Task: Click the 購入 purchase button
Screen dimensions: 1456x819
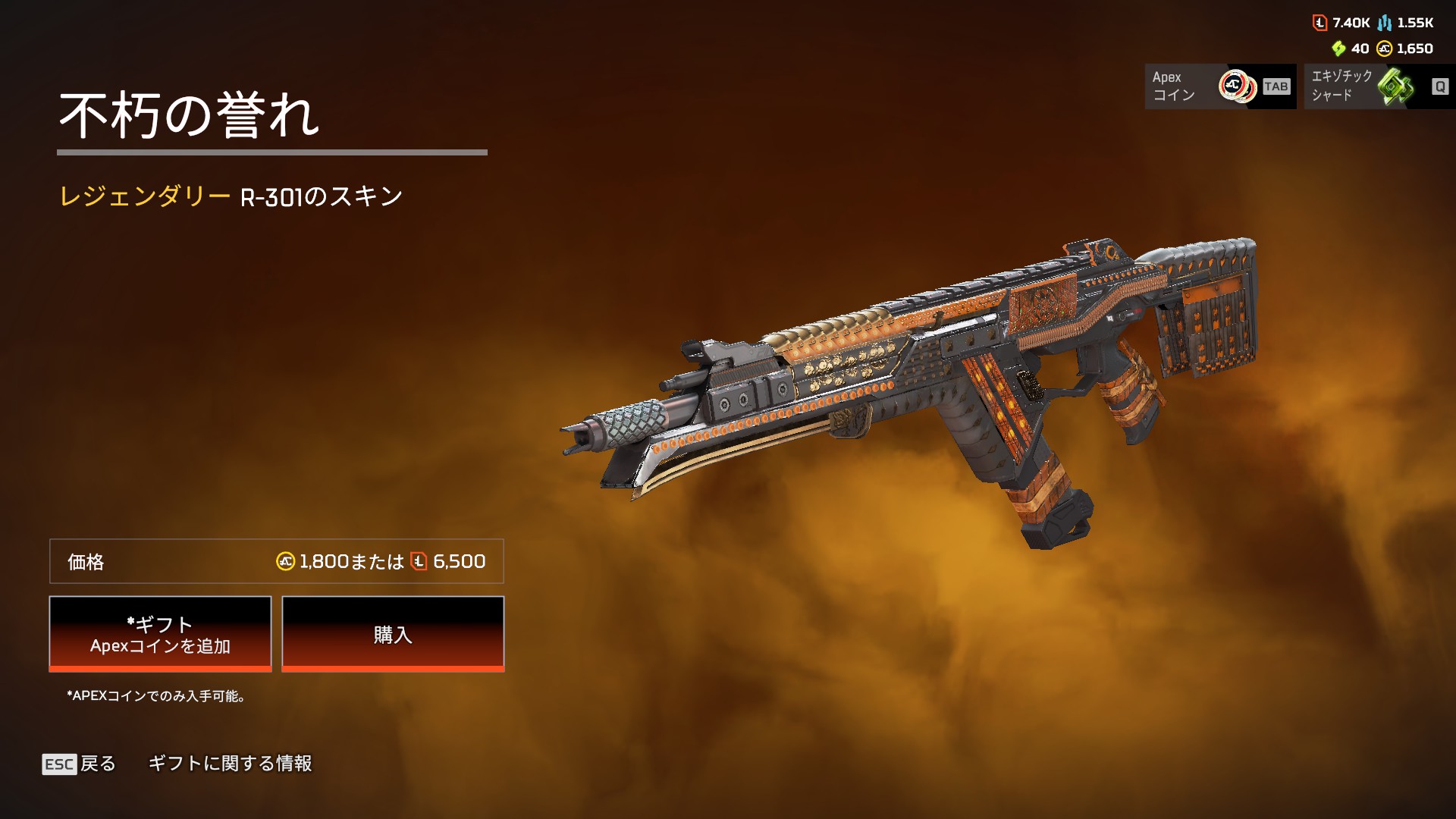Action: [x=393, y=634]
